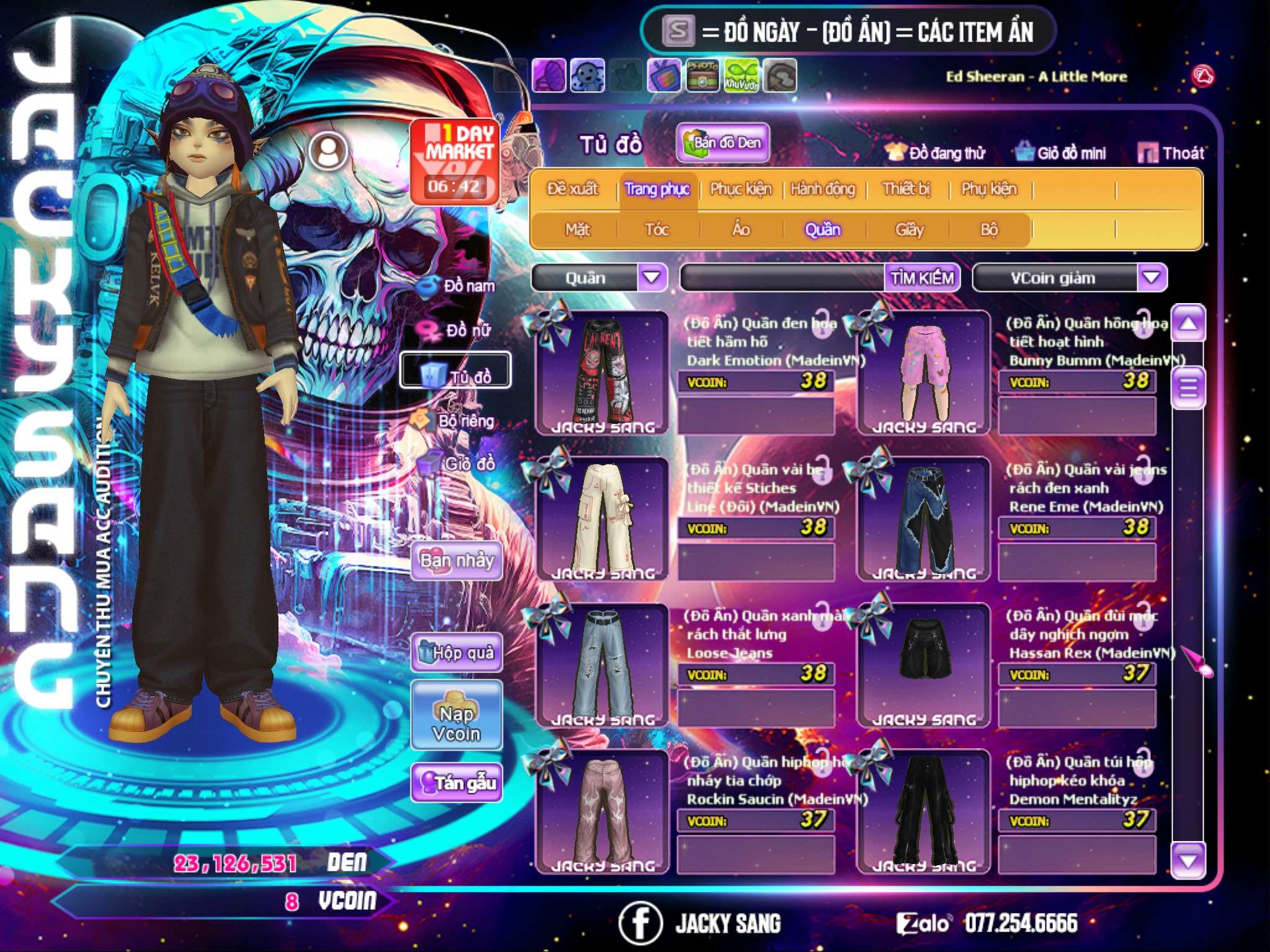Select the Dark Emotion black pants item
This screenshot has height=952, width=1270.
[x=602, y=372]
